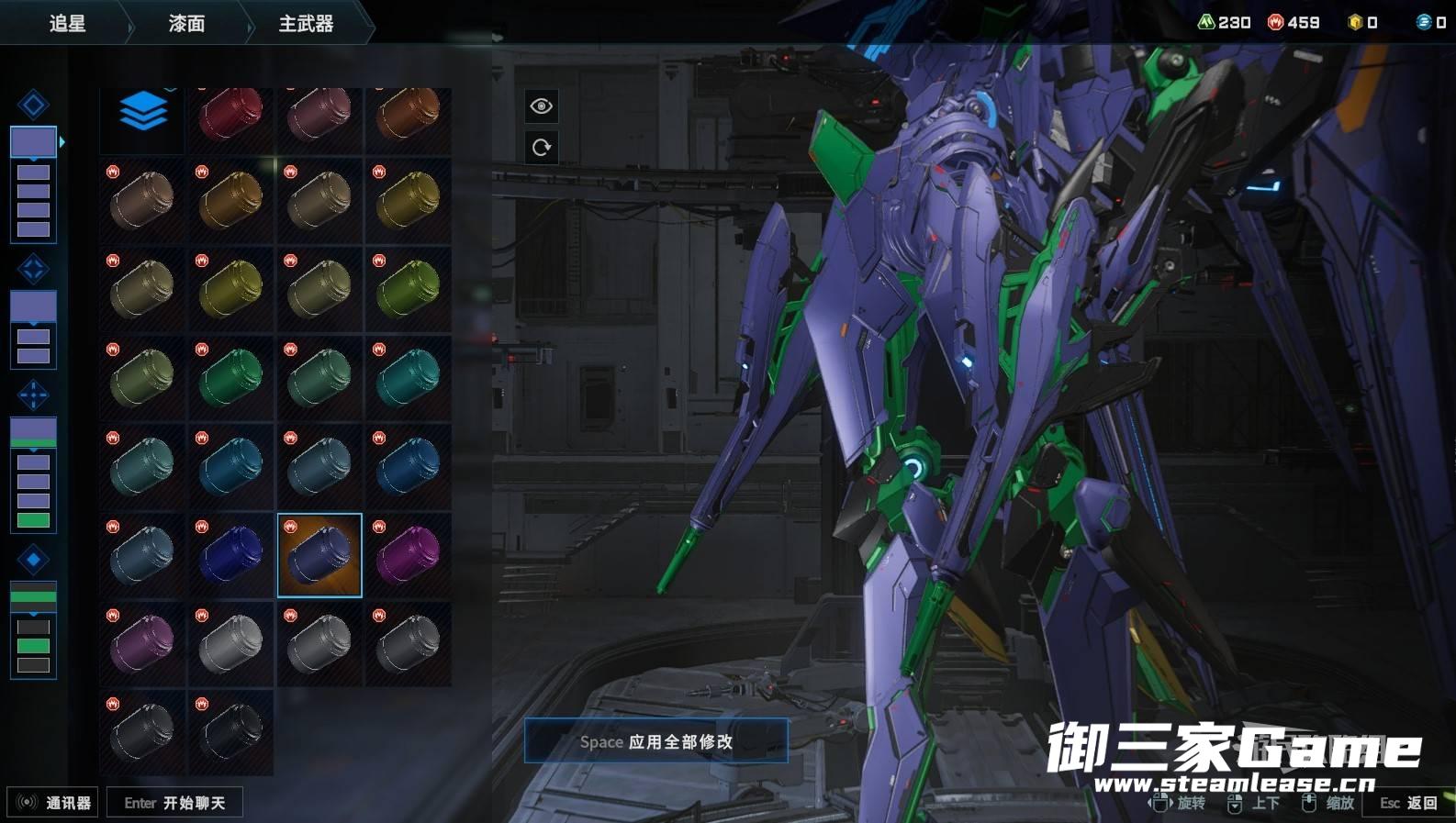Choose the royal blue paint can
The height and width of the screenshot is (823, 1456).
[x=230, y=555]
